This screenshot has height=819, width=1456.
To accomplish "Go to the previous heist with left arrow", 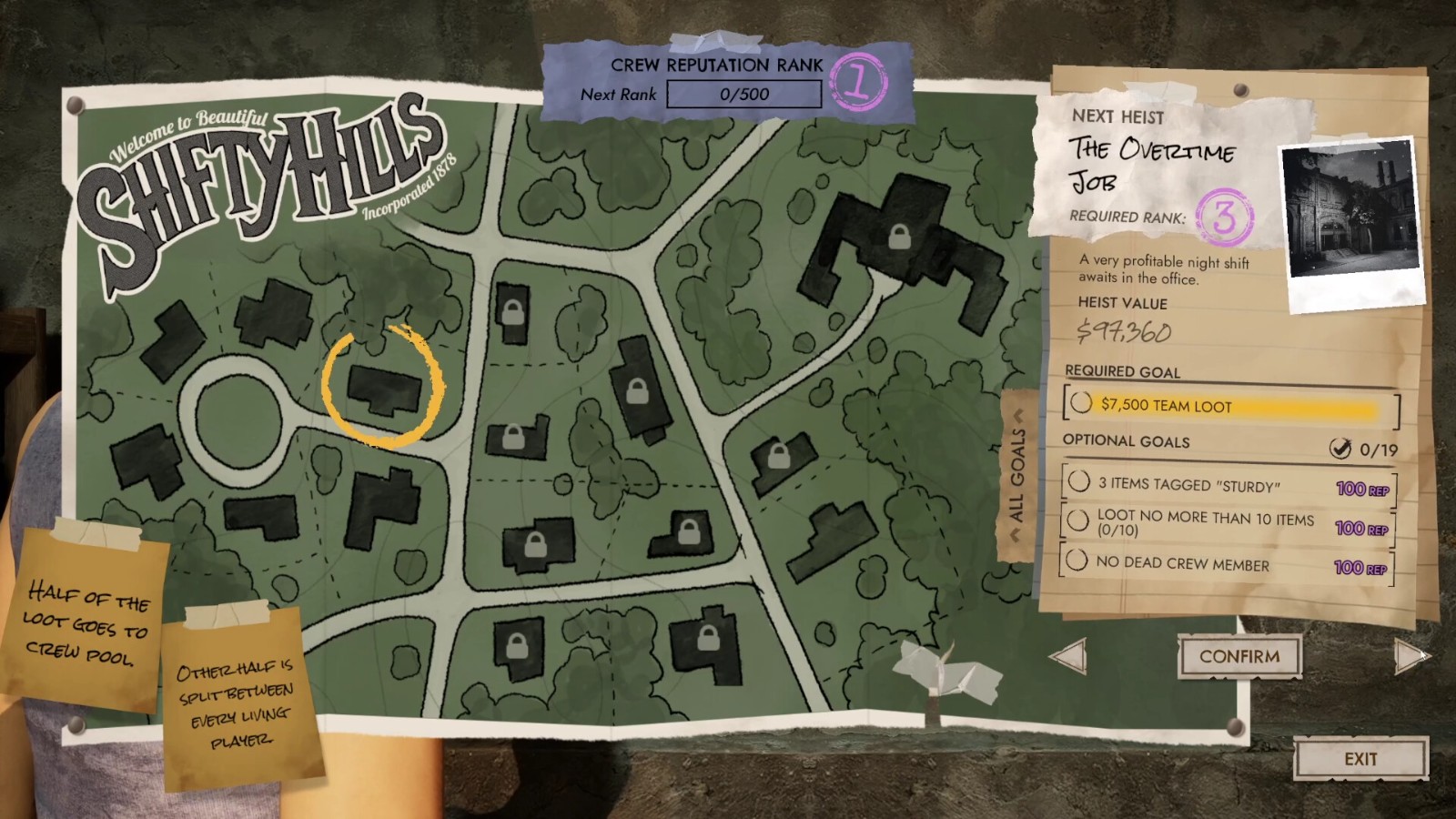I will point(1069,656).
